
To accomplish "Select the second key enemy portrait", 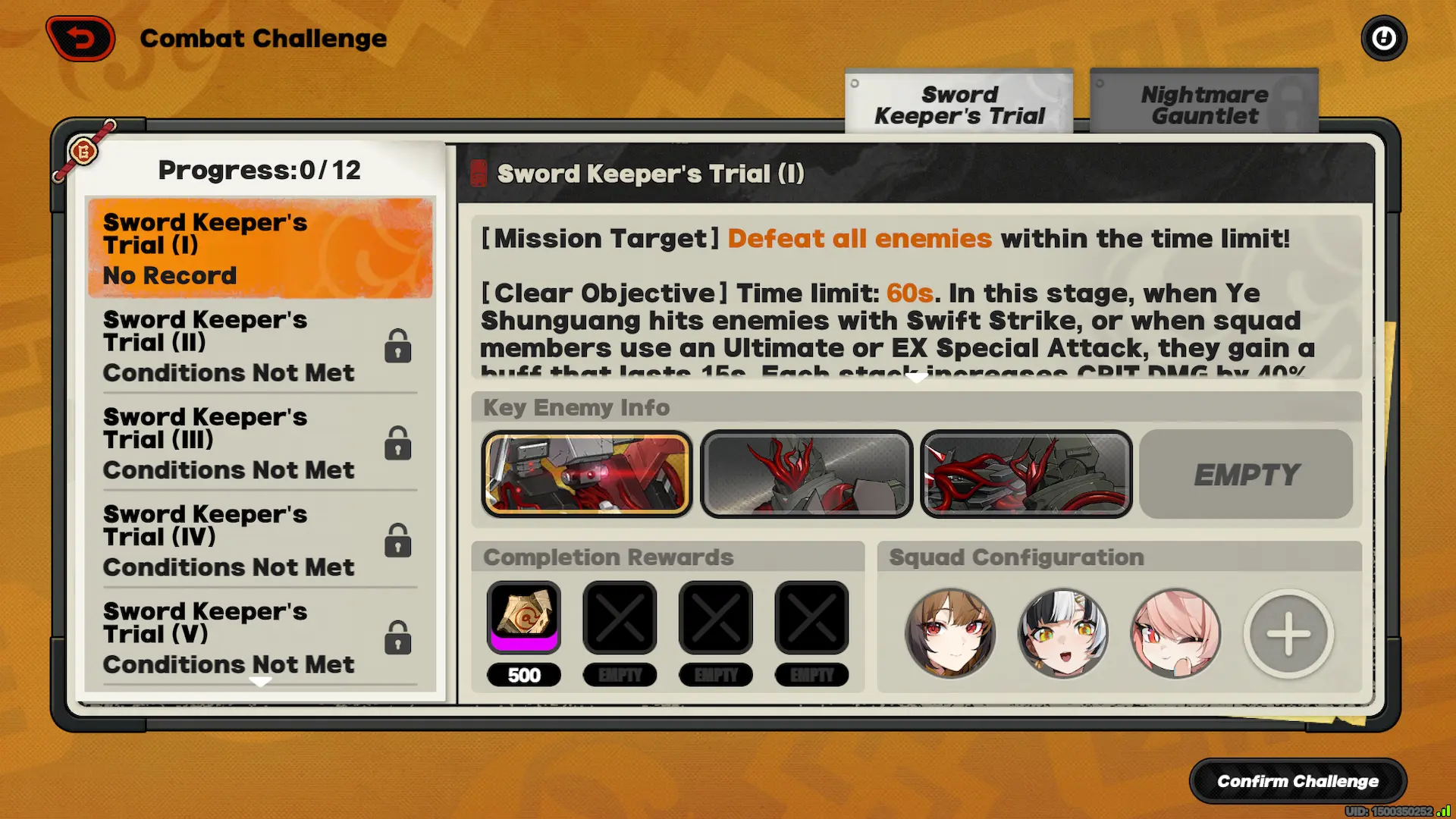I will click(x=806, y=474).
